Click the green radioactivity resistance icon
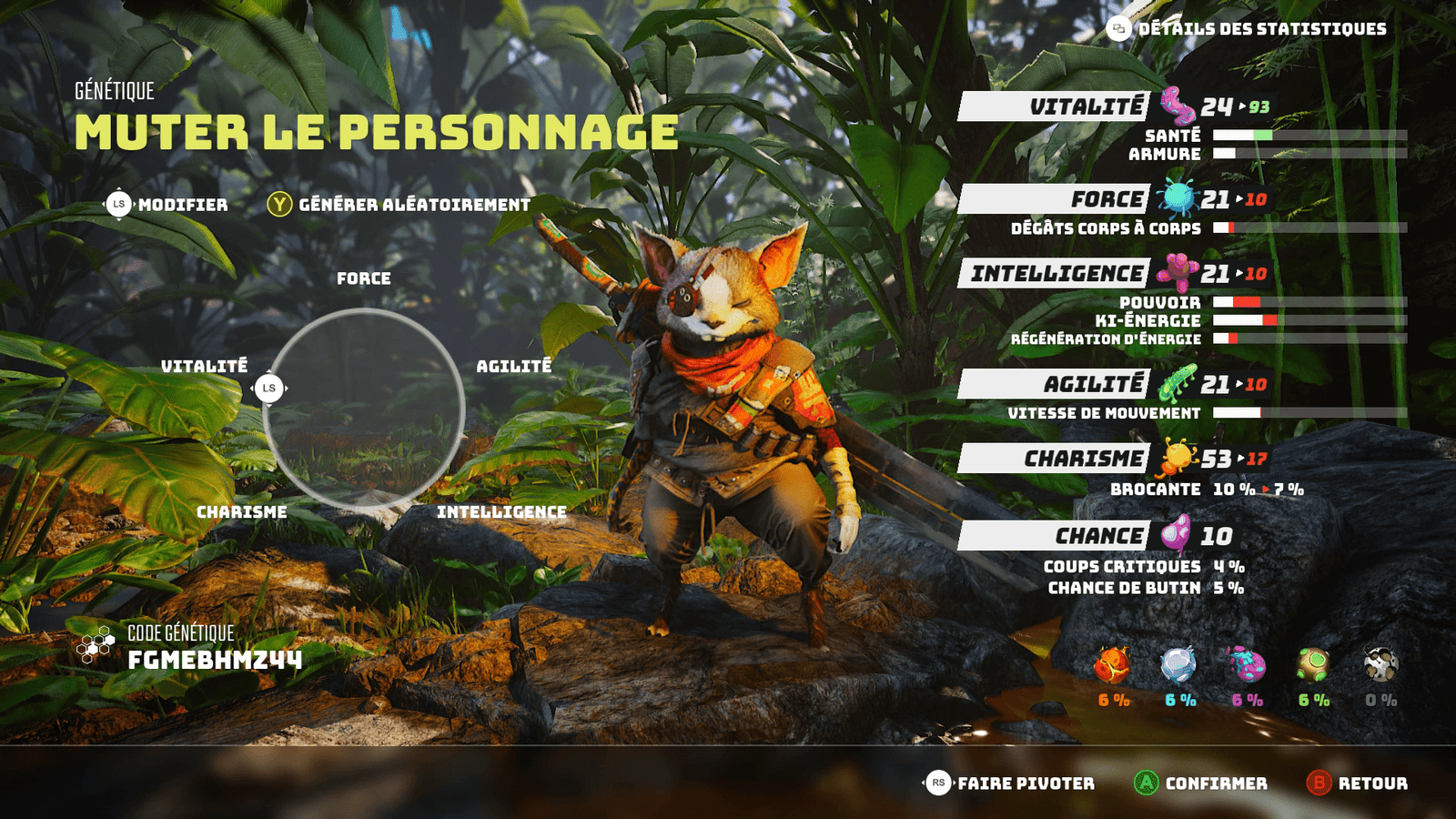Viewport: 1456px width, 819px height. [x=1313, y=666]
